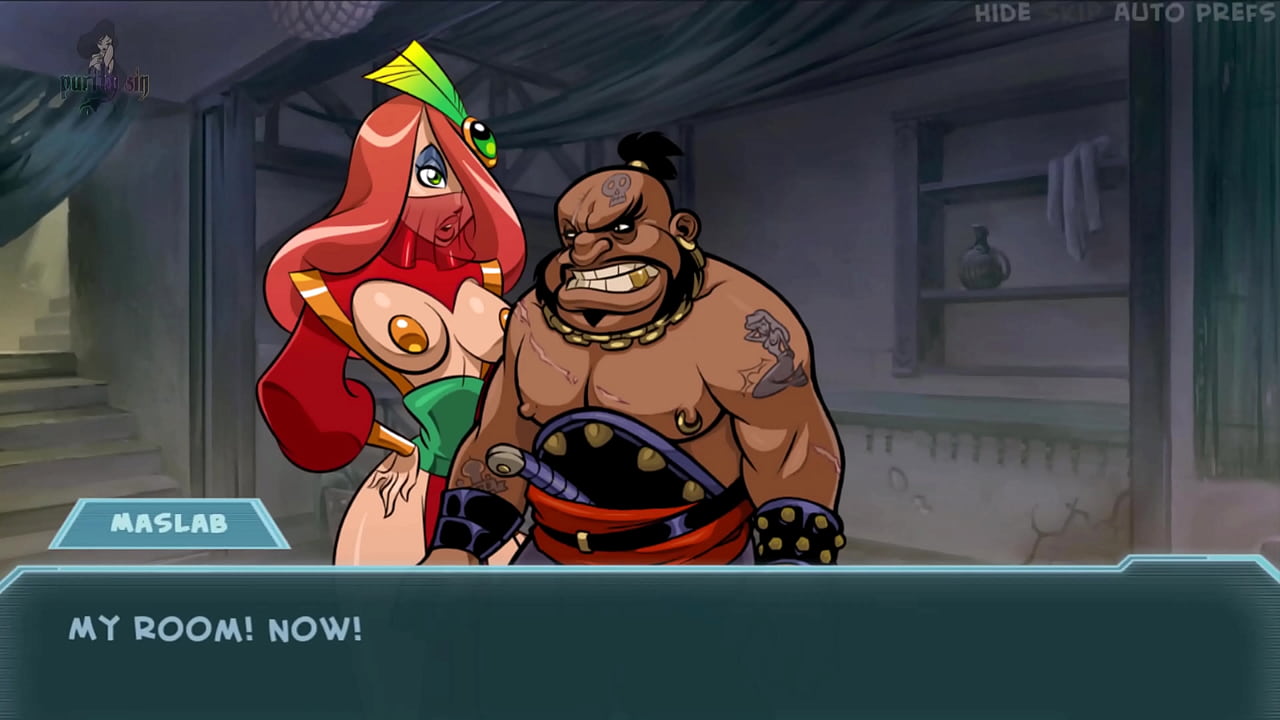Viewport: 1280px width, 720px height.
Task: Skip through the dialogue
Action: [x=1071, y=13]
